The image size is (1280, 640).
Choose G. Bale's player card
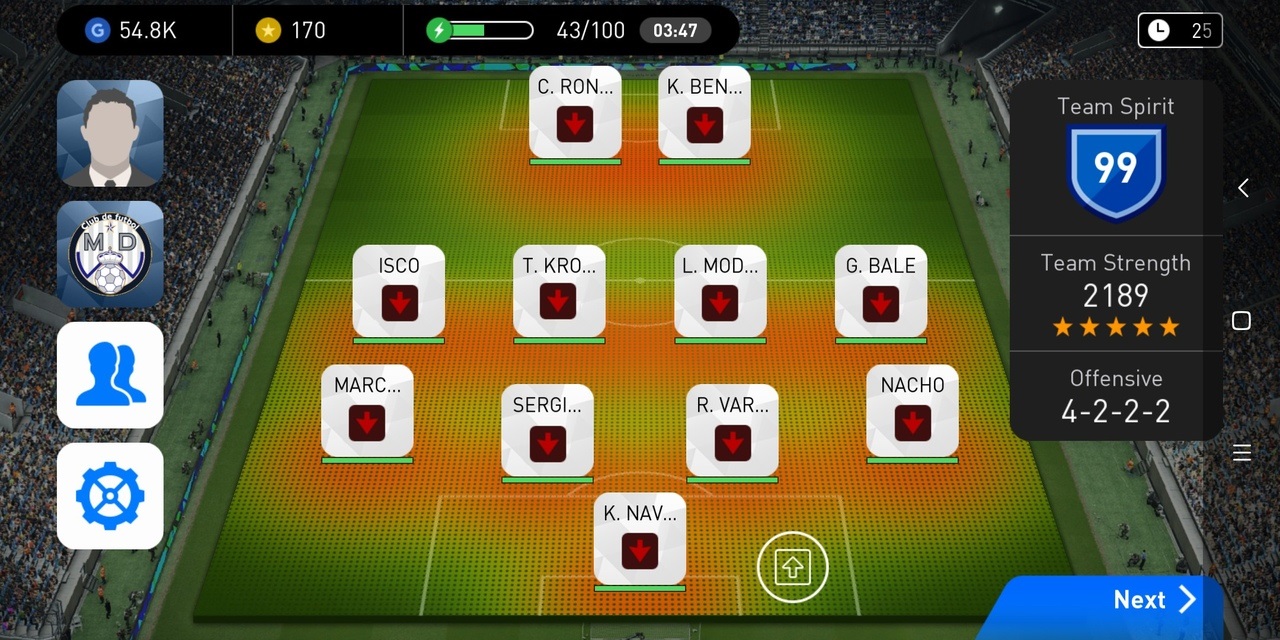coord(881,292)
